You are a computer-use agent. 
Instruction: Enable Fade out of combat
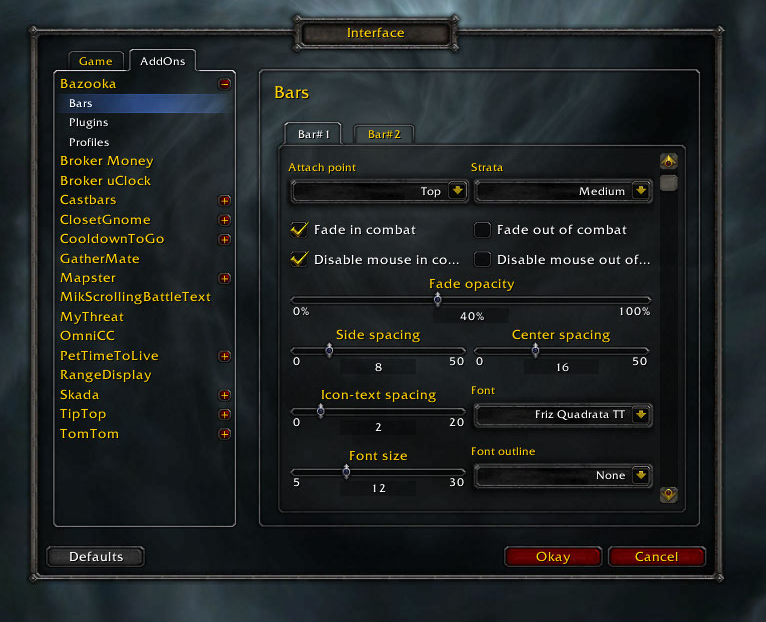[x=482, y=230]
